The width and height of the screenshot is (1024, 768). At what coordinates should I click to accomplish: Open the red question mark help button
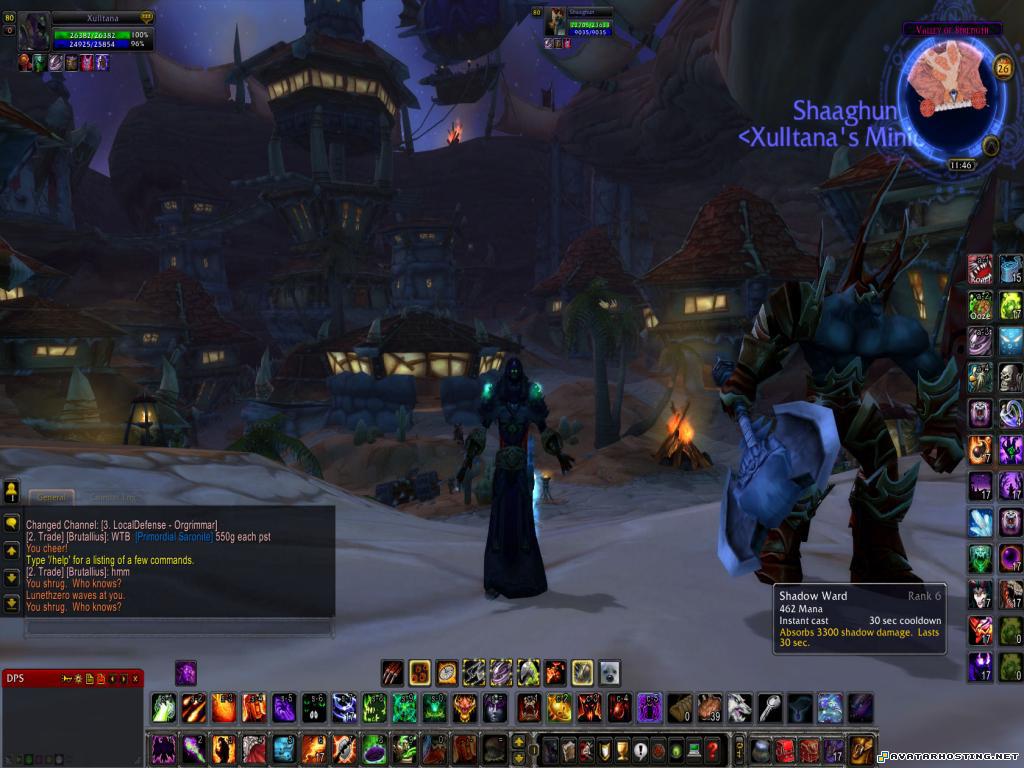coord(712,749)
